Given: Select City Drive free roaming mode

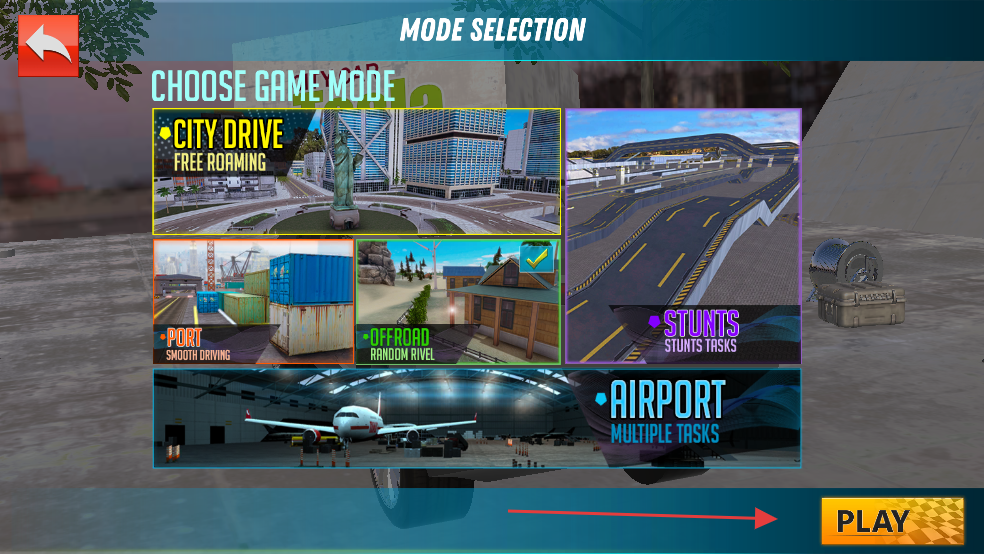Looking at the screenshot, I should (356, 171).
